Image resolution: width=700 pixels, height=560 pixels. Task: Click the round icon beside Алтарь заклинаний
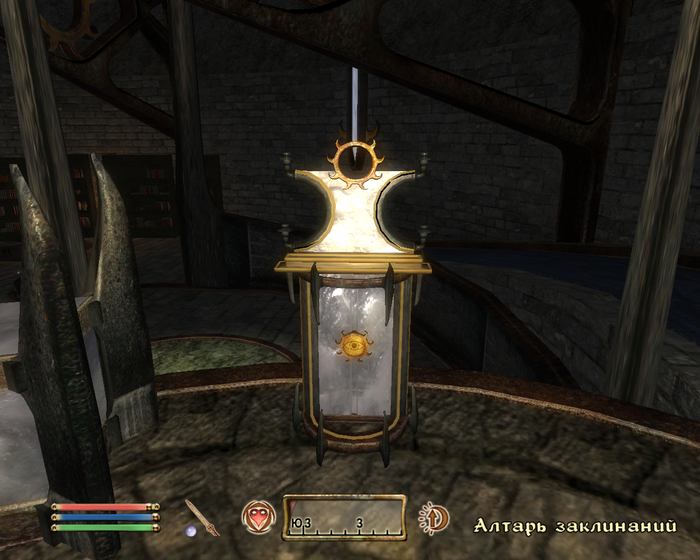click(x=434, y=517)
